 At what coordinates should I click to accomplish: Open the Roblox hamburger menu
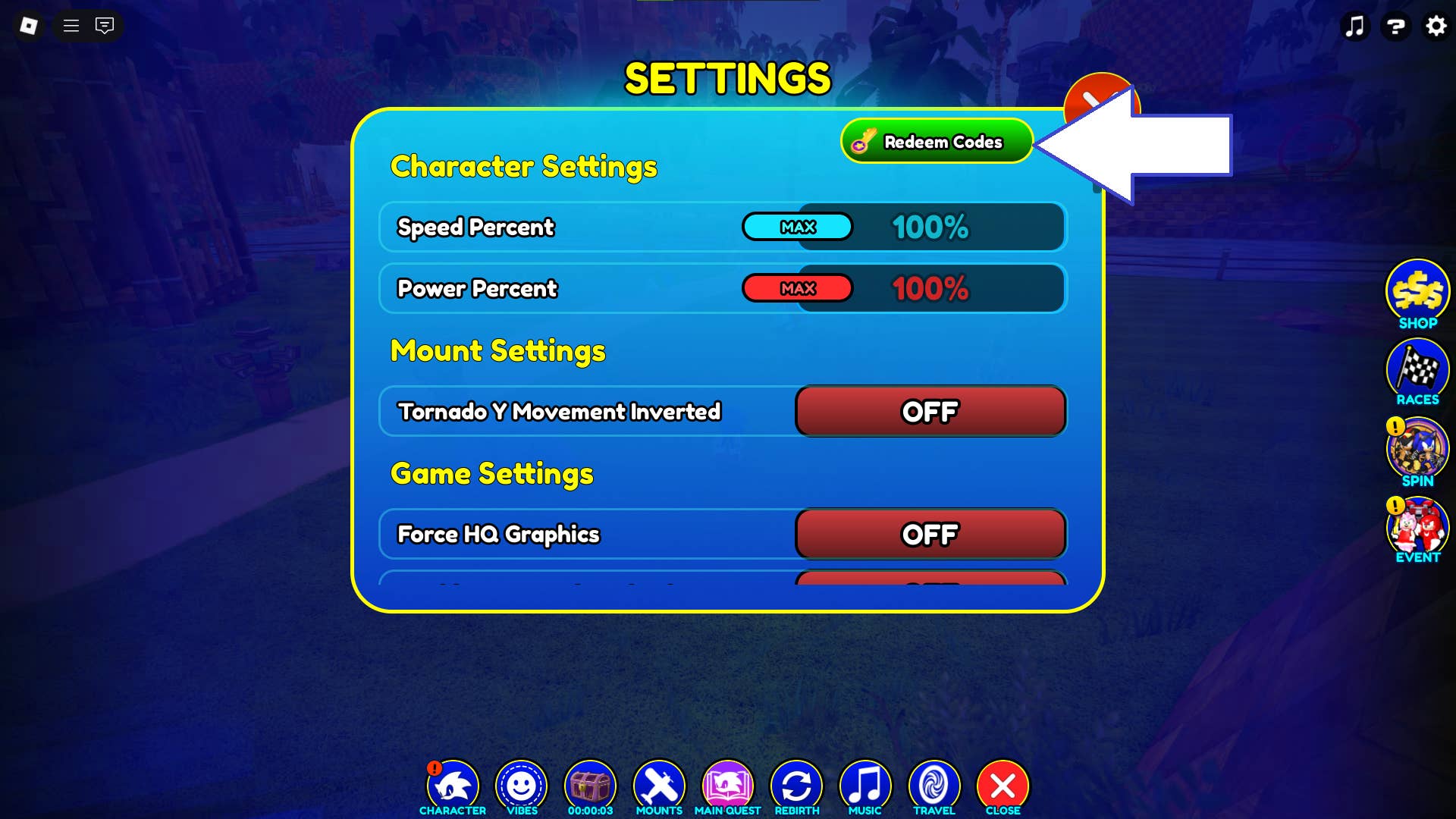71,26
